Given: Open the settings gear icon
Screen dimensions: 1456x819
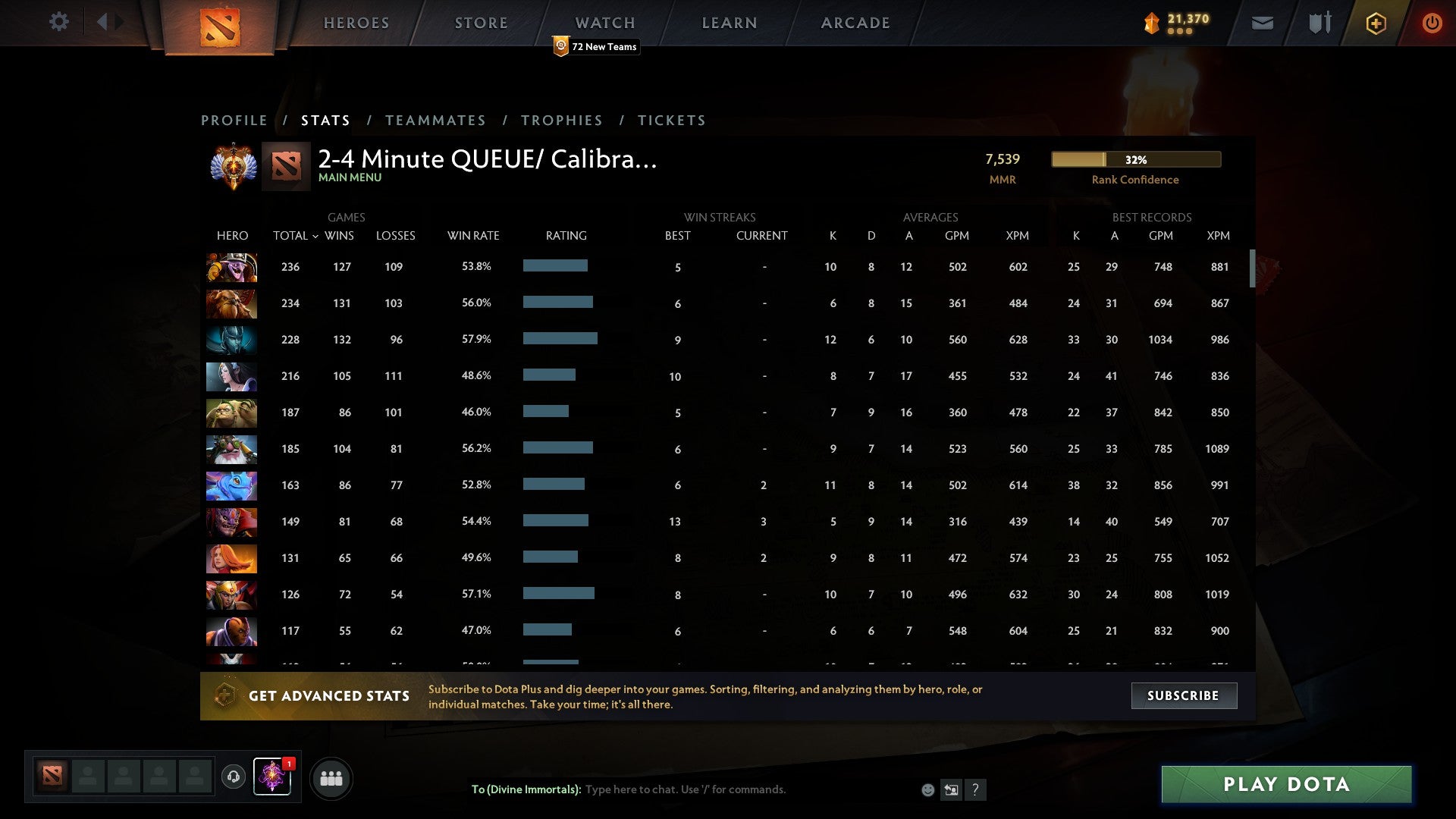Looking at the screenshot, I should pyautogui.click(x=59, y=22).
